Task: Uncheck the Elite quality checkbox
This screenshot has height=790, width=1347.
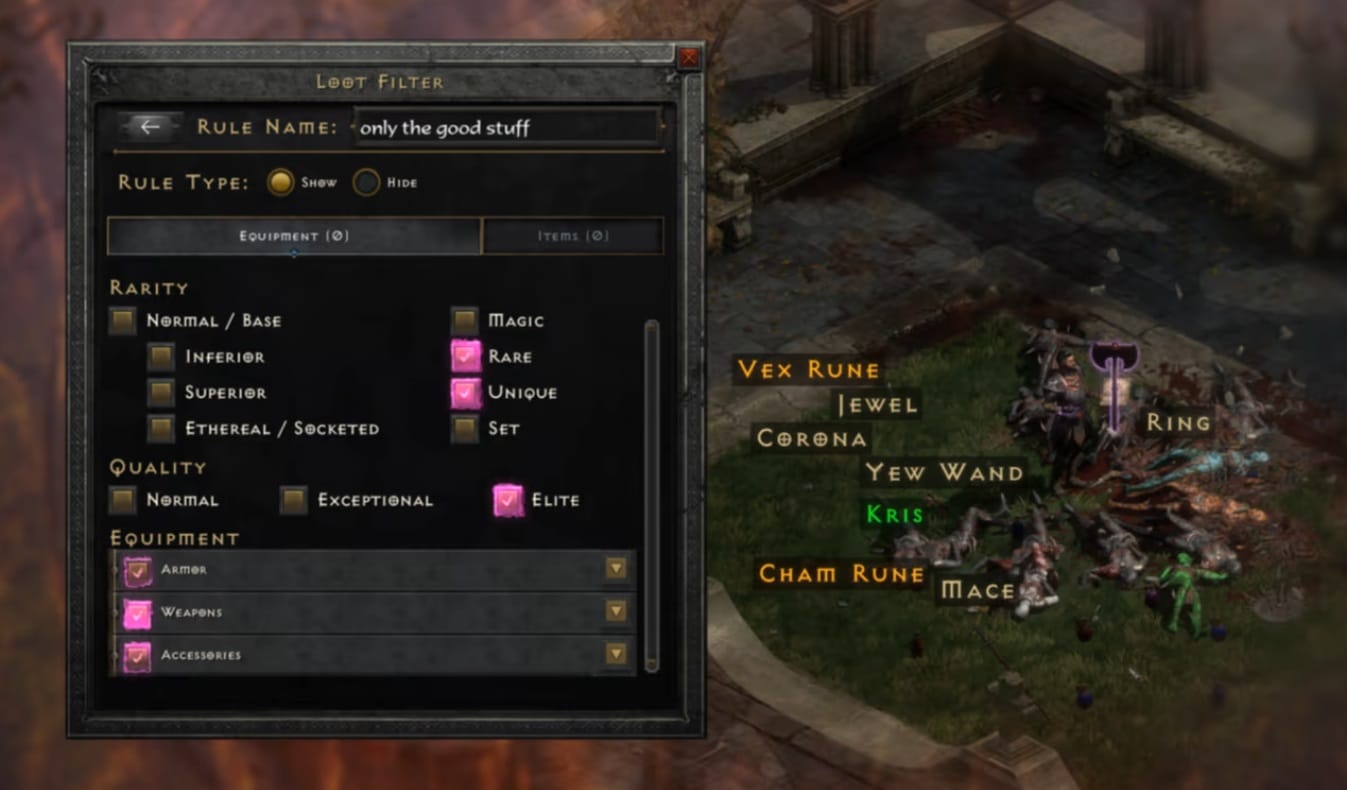Action: [508, 500]
